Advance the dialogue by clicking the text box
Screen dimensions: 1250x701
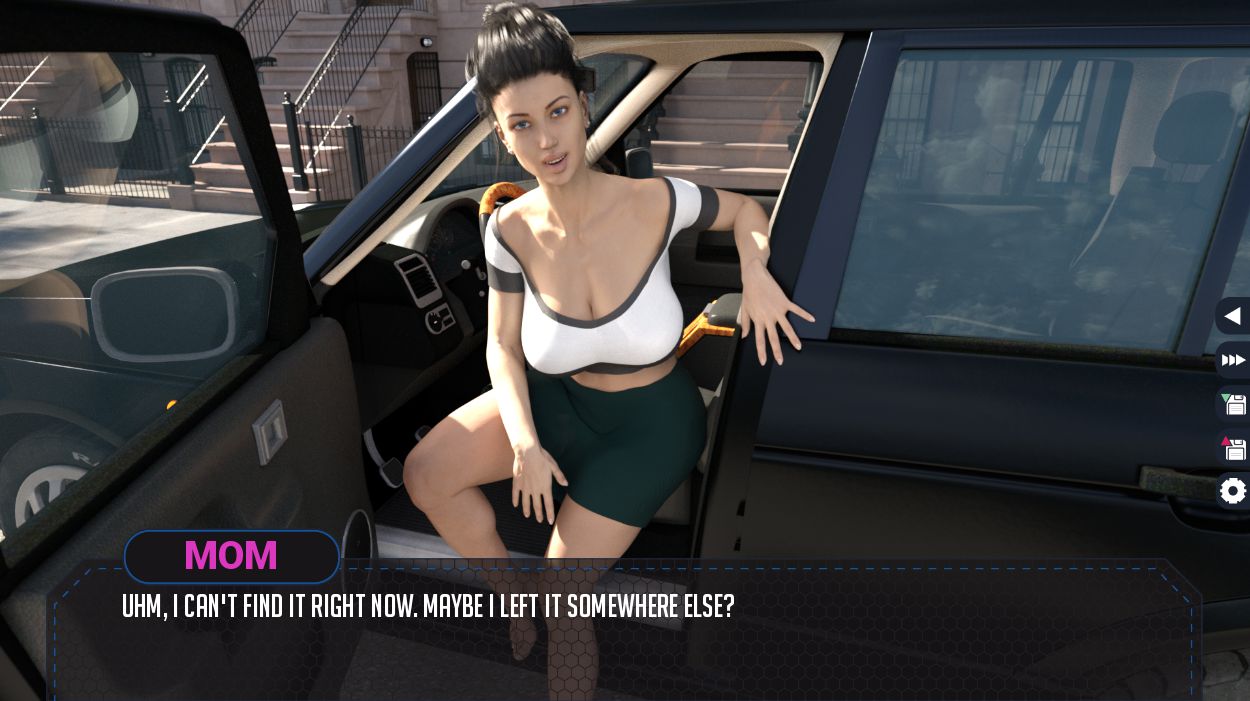pos(625,640)
